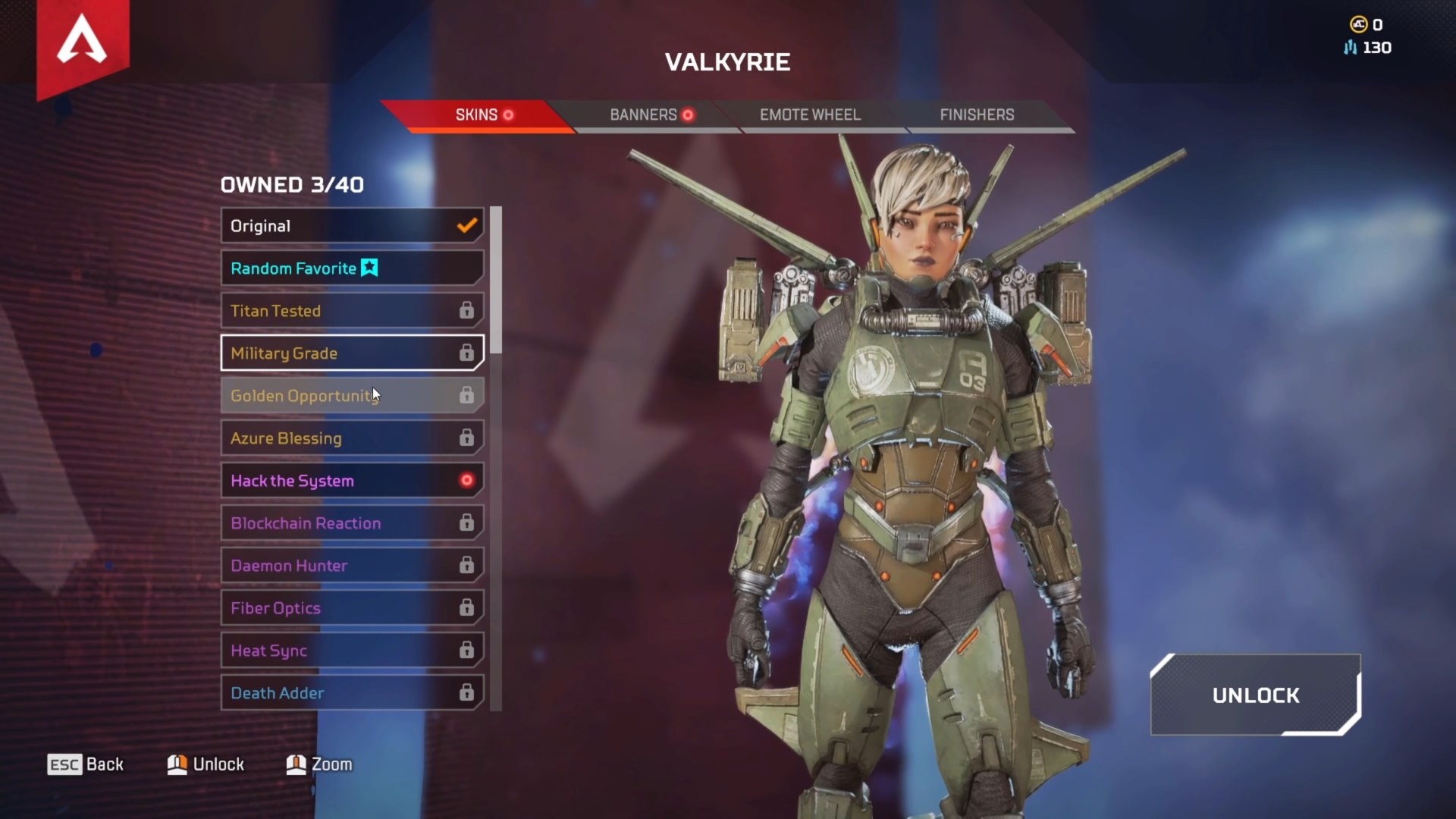
Task: Switch to the Skins tab
Action: (476, 115)
